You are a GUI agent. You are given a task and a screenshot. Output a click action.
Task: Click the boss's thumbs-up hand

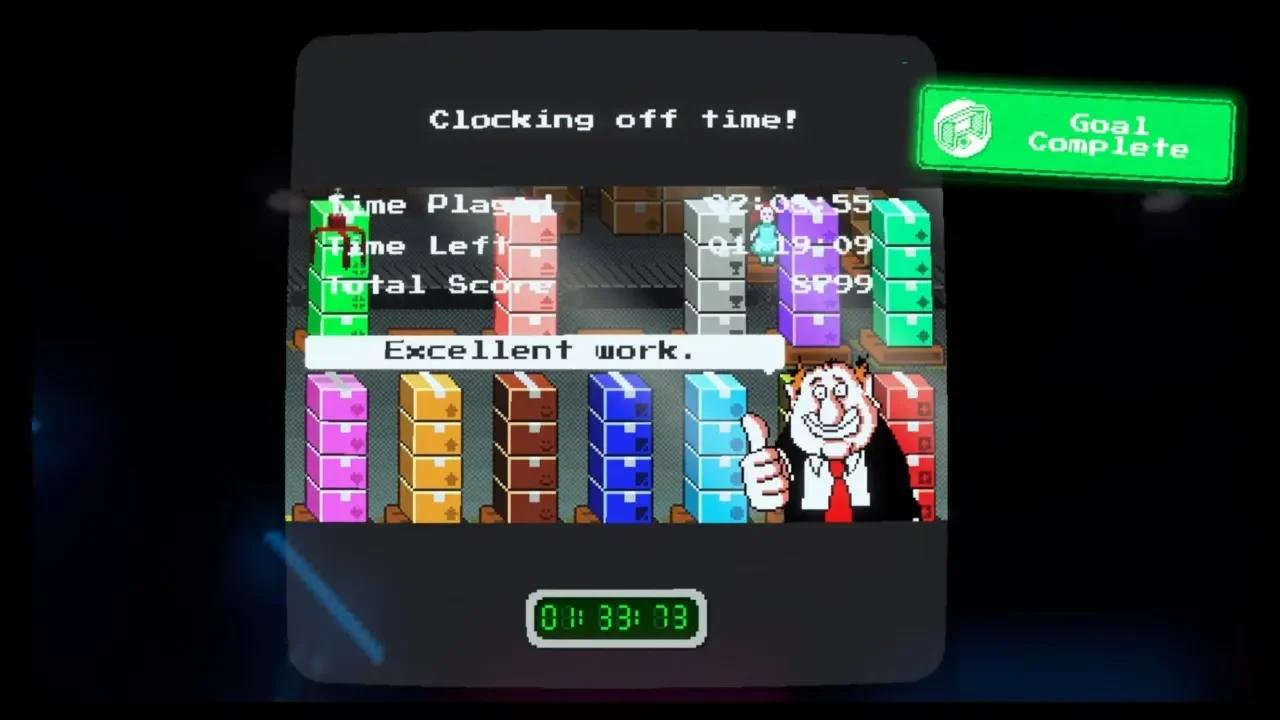(768, 470)
